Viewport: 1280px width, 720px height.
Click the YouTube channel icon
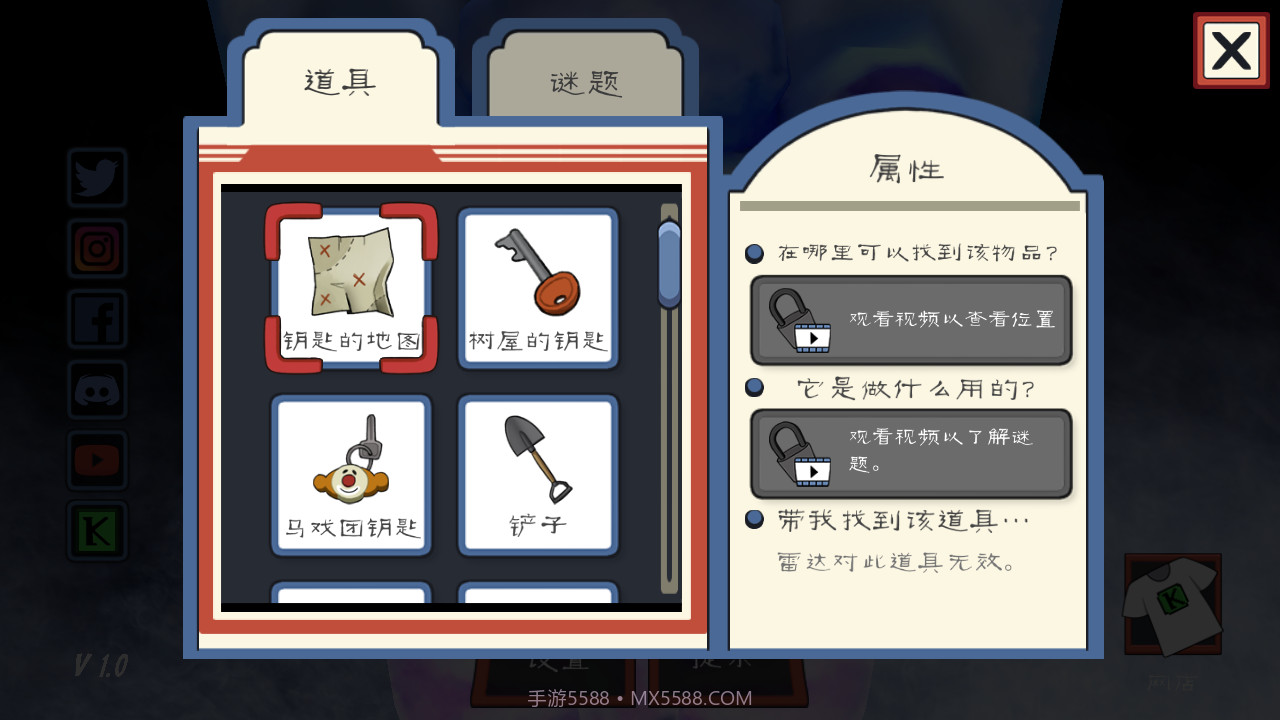click(96, 460)
